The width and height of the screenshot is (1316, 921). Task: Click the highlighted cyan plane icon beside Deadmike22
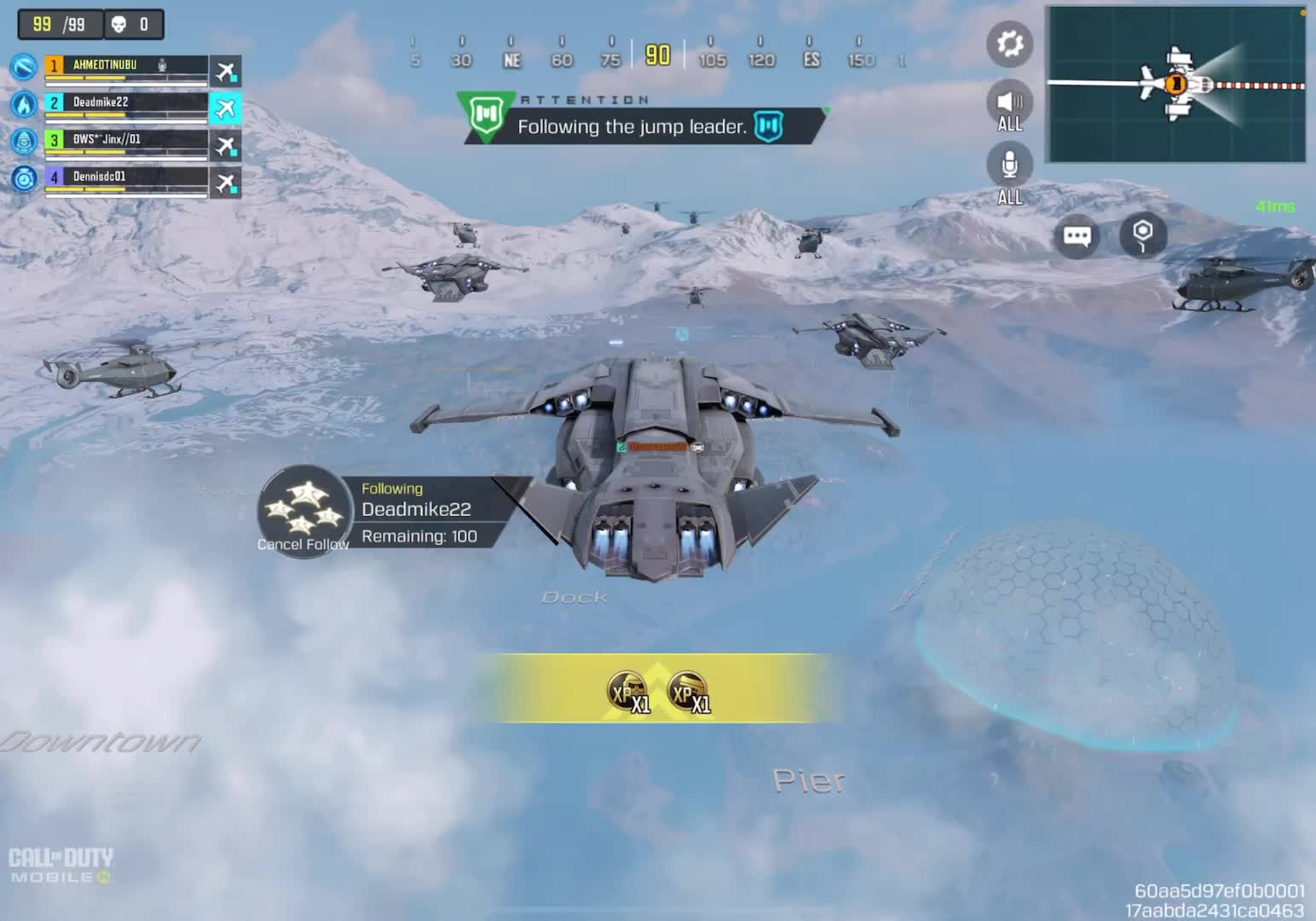coord(226,108)
